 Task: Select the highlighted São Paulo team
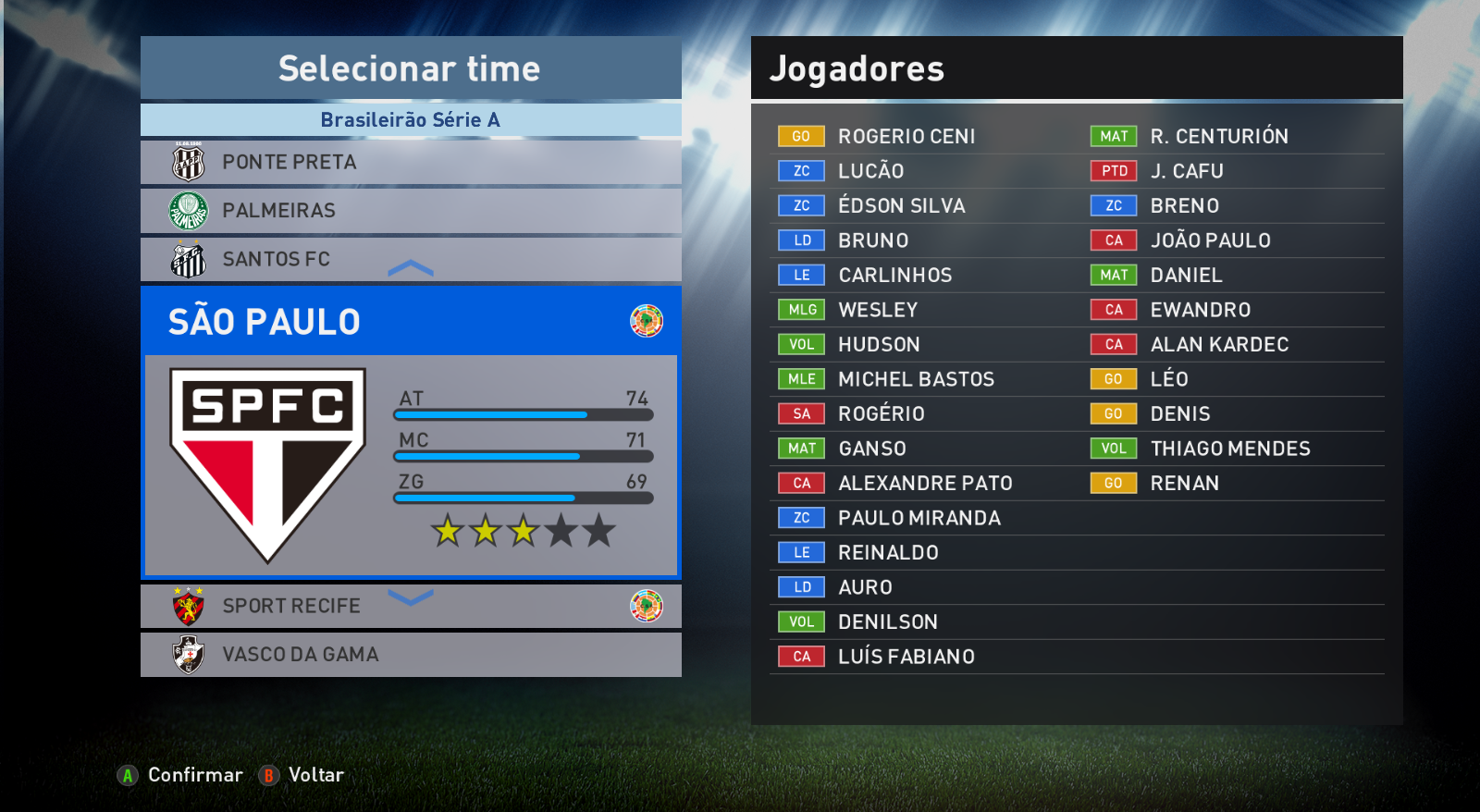pyautogui.click(x=410, y=322)
